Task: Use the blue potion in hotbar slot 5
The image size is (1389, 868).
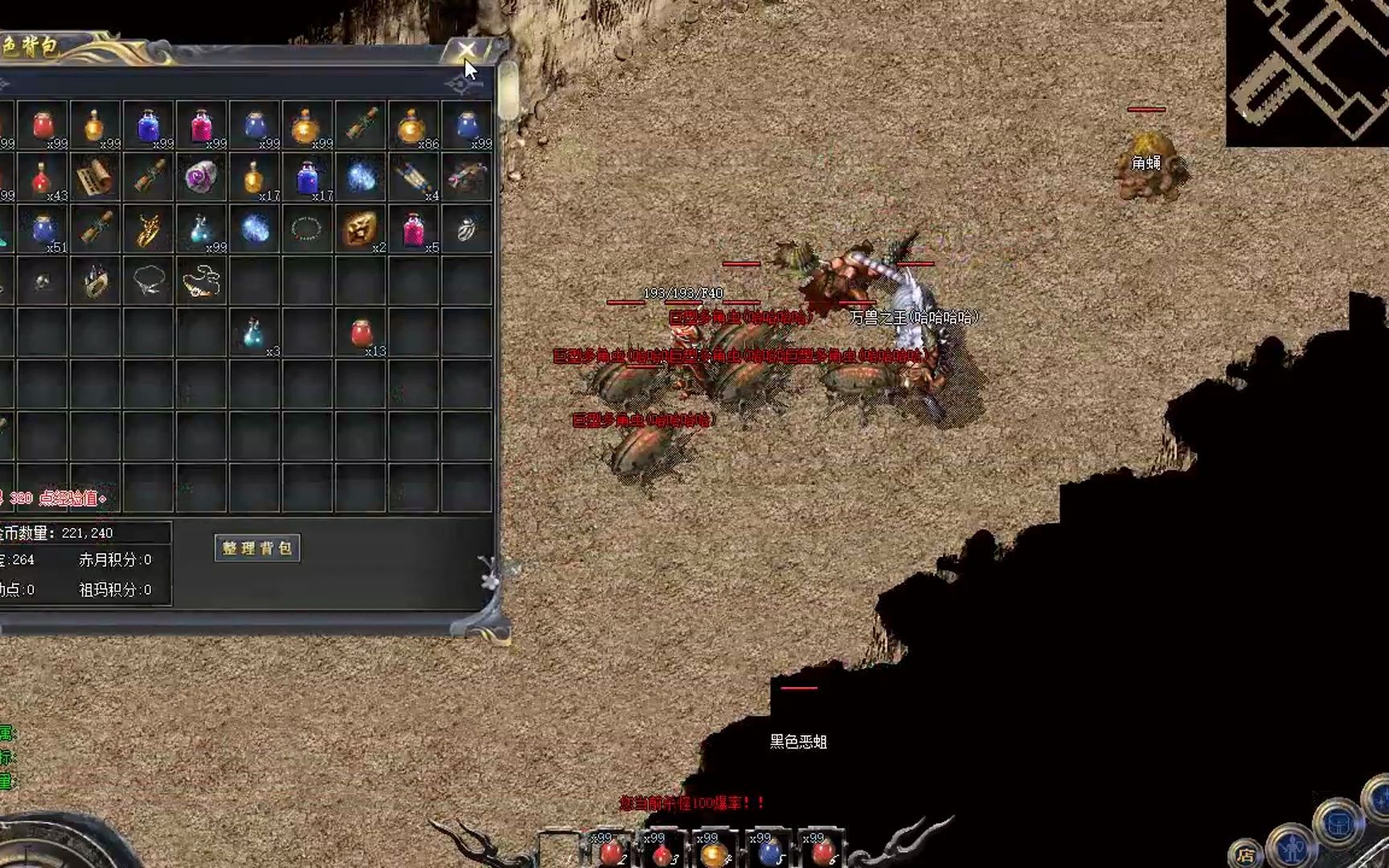Action: (768, 850)
